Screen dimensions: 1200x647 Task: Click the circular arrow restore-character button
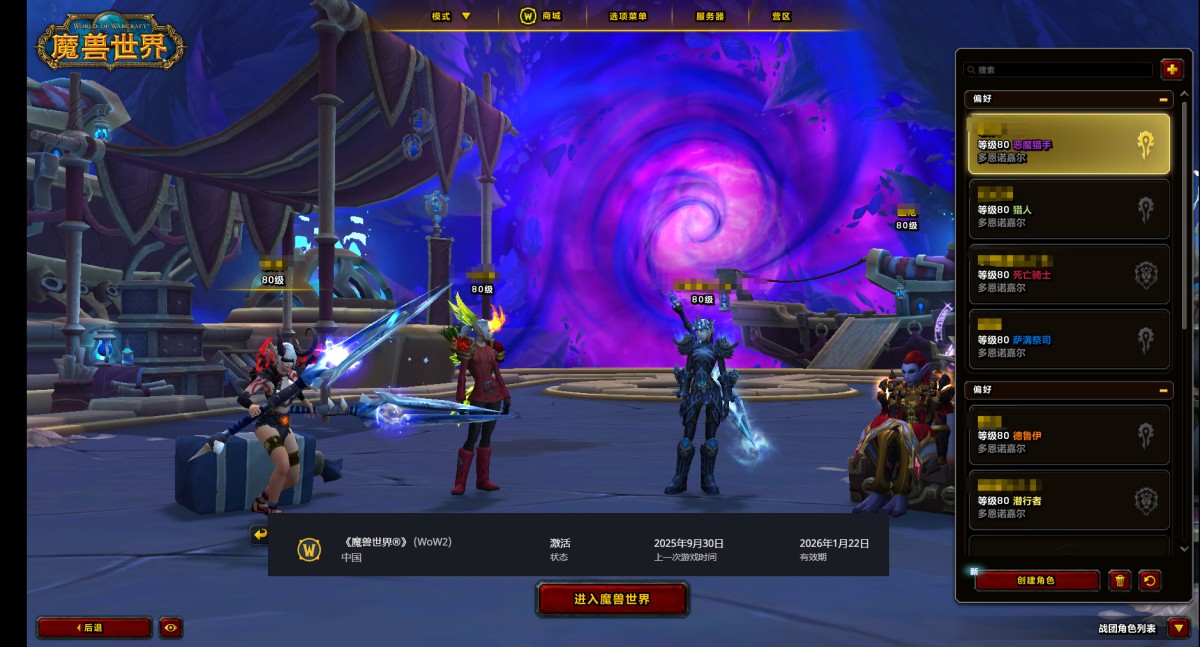tap(1150, 580)
